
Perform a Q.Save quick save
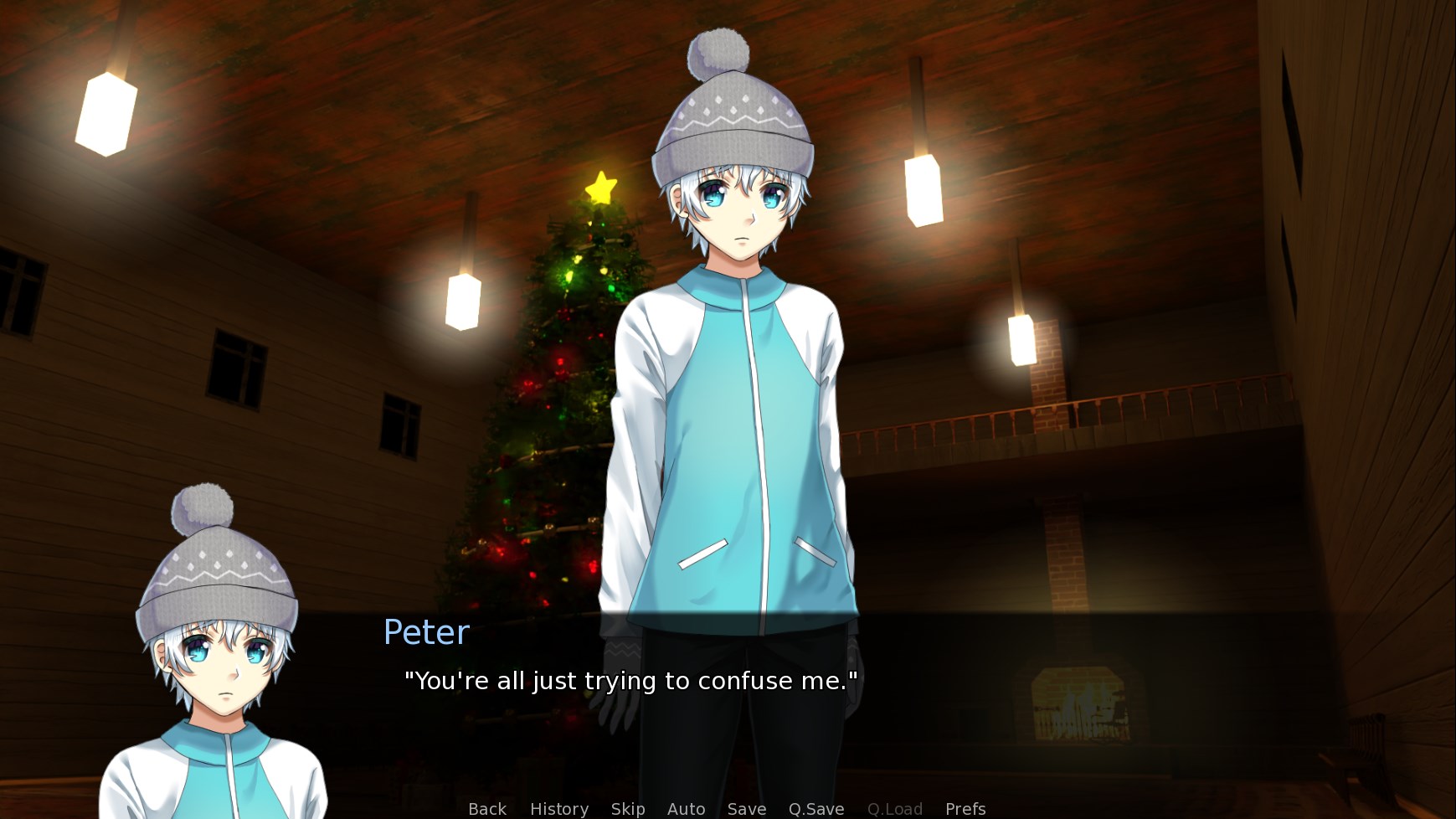click(815, 808)
